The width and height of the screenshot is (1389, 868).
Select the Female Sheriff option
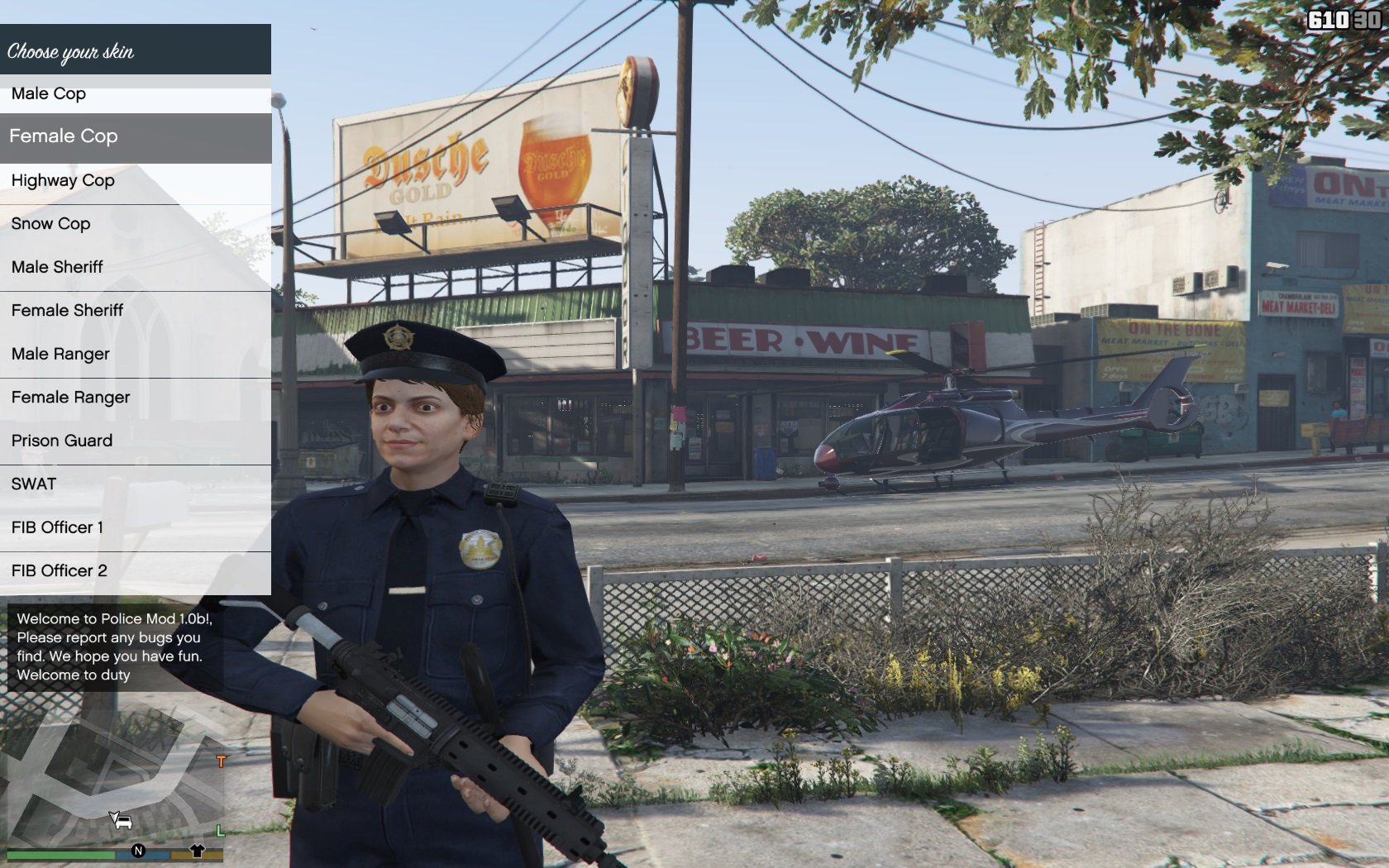point(135,311)
